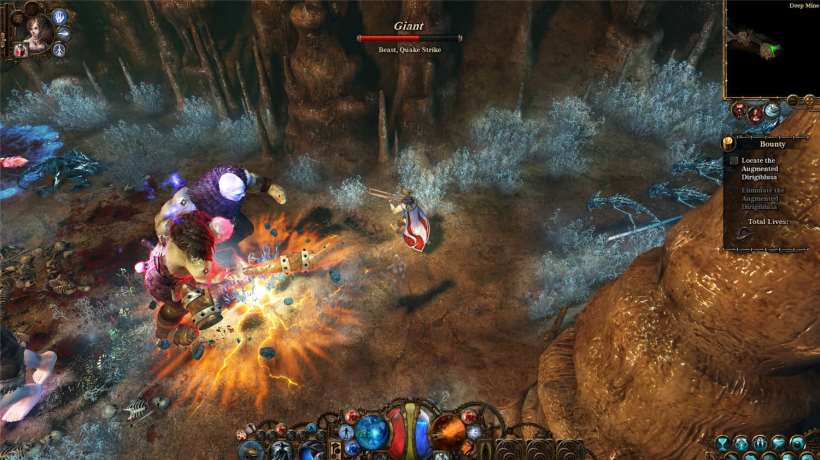Click the red skull icon below the minimap
The image size is (820, 460).
739,110
